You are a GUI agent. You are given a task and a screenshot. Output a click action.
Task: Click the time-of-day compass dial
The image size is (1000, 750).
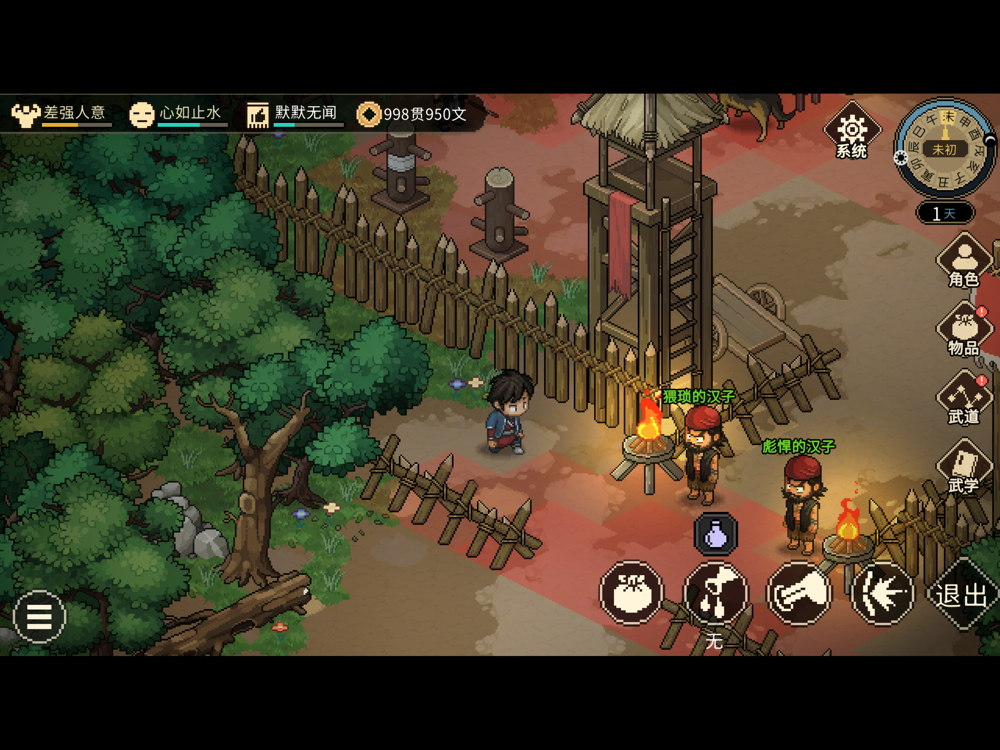[x=944, y=148]
